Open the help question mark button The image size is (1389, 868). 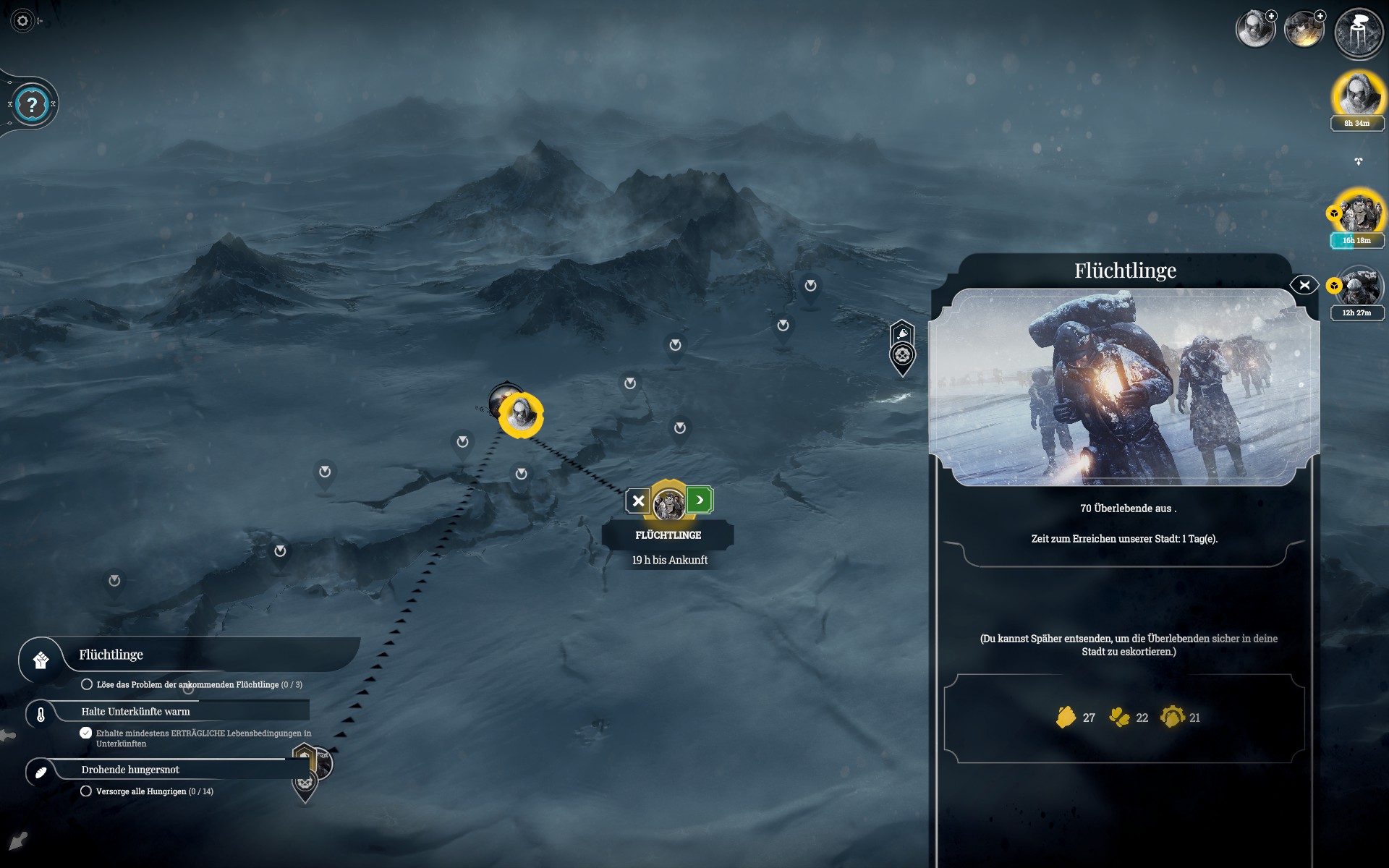click(32, 105)
